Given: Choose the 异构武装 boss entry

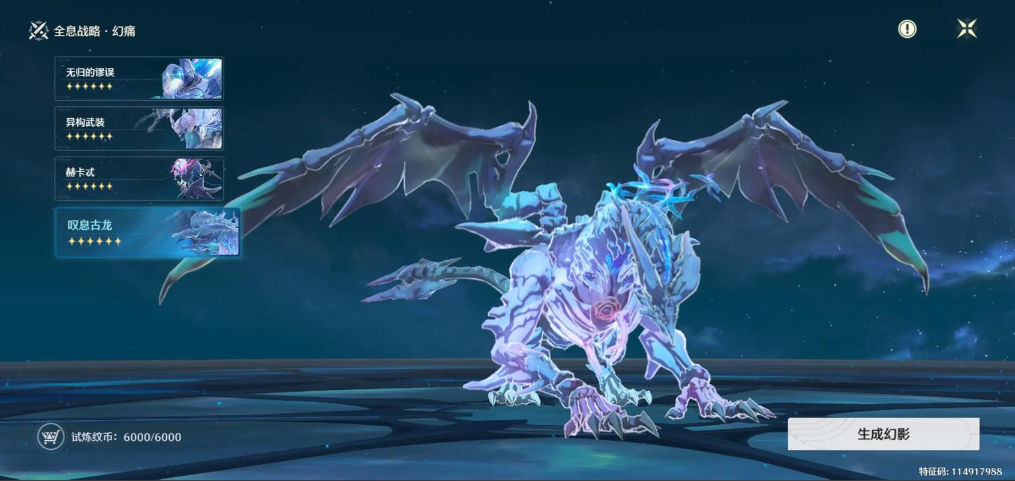Looking at the screenshot, I should (x=138, y=128).
